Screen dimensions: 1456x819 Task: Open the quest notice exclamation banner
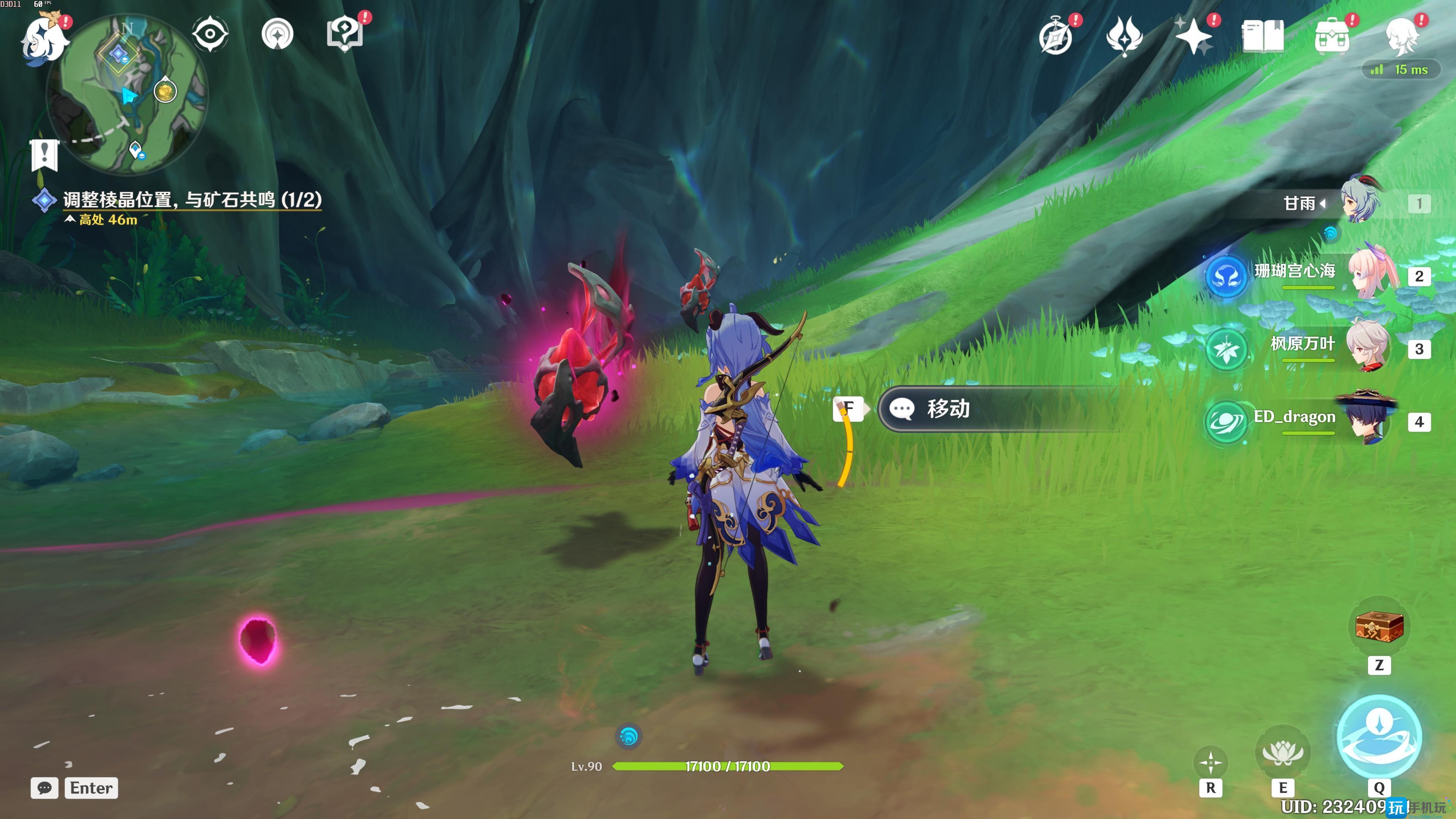pyautogui.click(x=44, y=154)
